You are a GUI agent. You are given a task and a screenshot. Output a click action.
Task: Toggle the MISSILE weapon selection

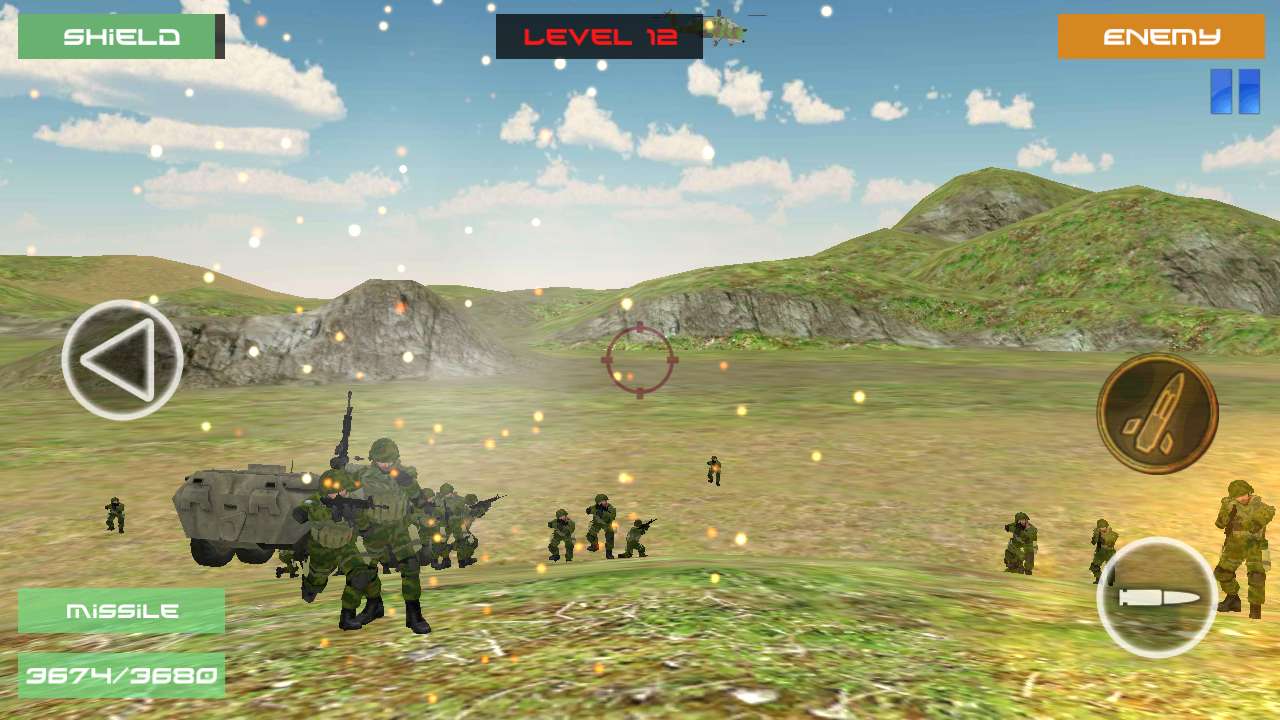point(120,608)
